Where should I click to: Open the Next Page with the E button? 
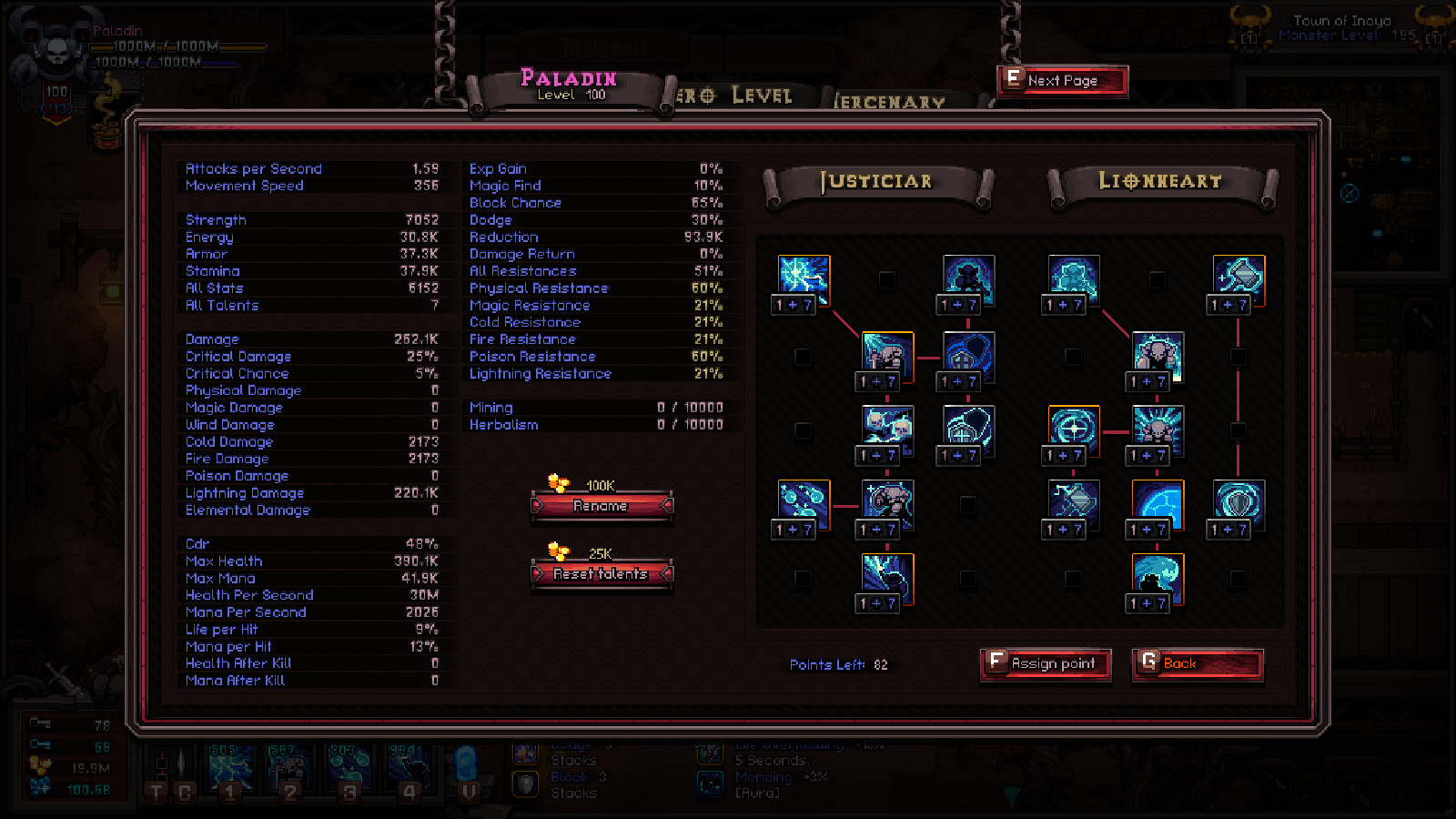click(x=1061, y=80)
